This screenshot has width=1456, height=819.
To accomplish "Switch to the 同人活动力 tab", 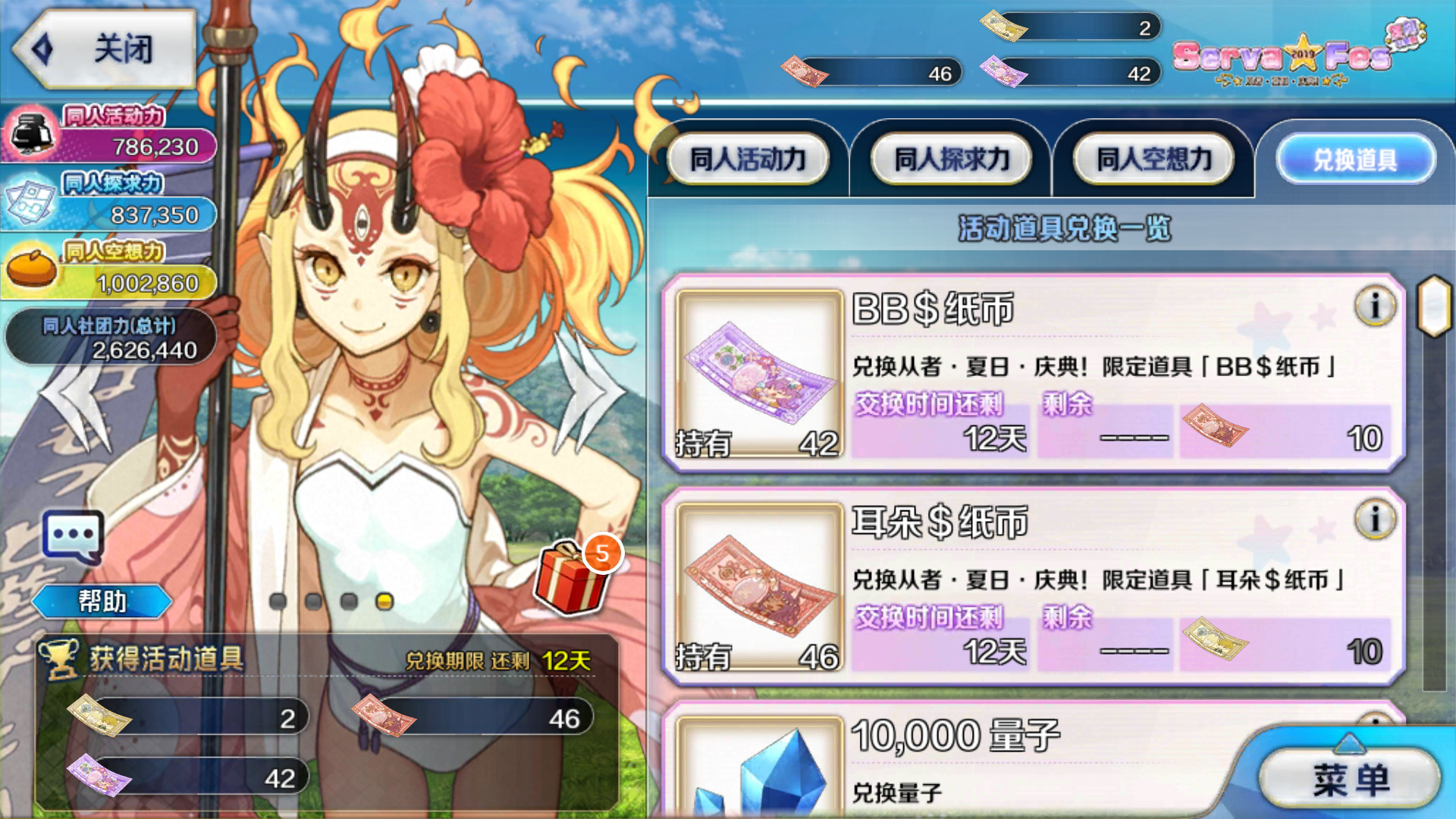I will 748,158.
